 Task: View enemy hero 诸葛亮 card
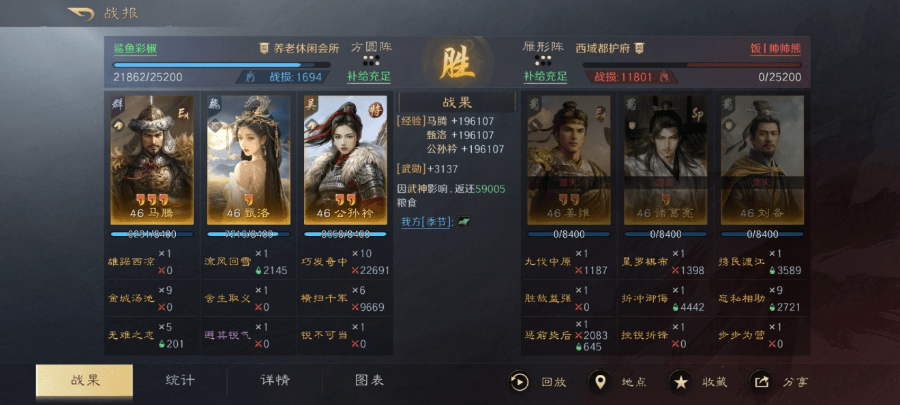click(664, 160)
